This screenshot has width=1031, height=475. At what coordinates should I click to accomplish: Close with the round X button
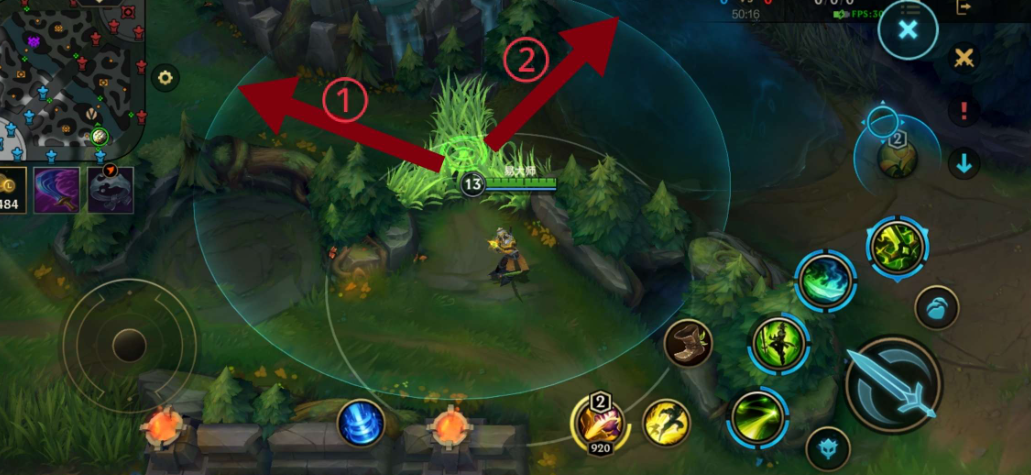pos(907,29)
